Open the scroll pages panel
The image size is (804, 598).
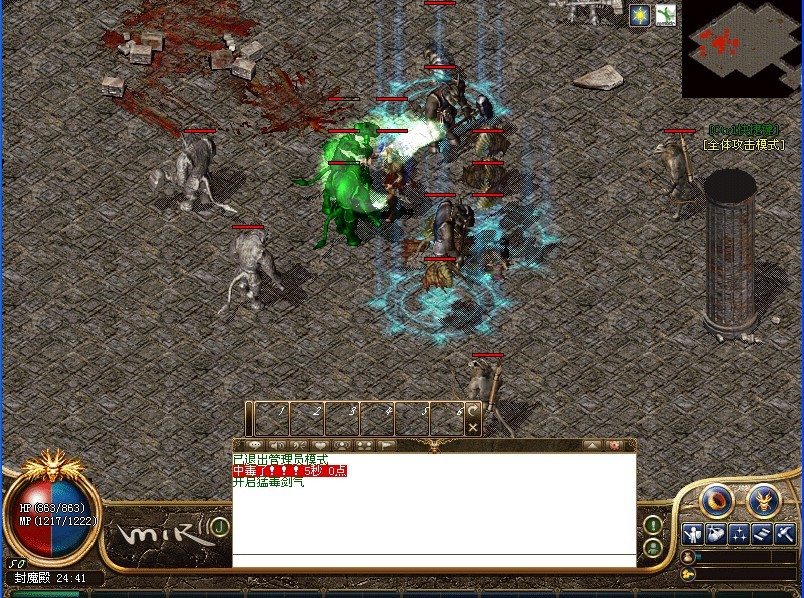(762, 534)
